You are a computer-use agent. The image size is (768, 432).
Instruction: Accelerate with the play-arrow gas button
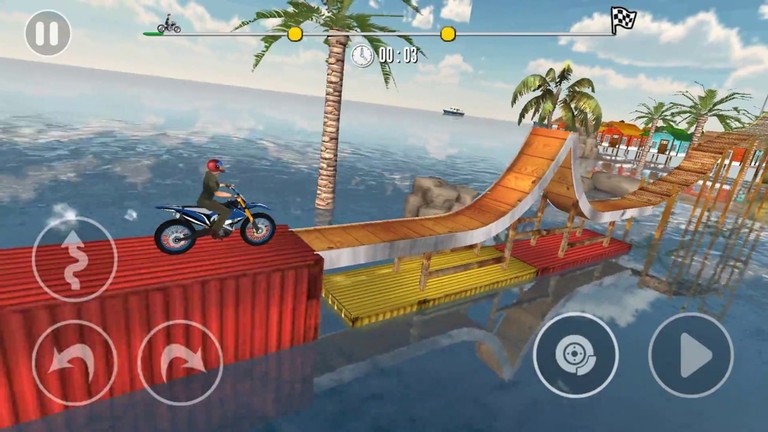tap(691, 355)
